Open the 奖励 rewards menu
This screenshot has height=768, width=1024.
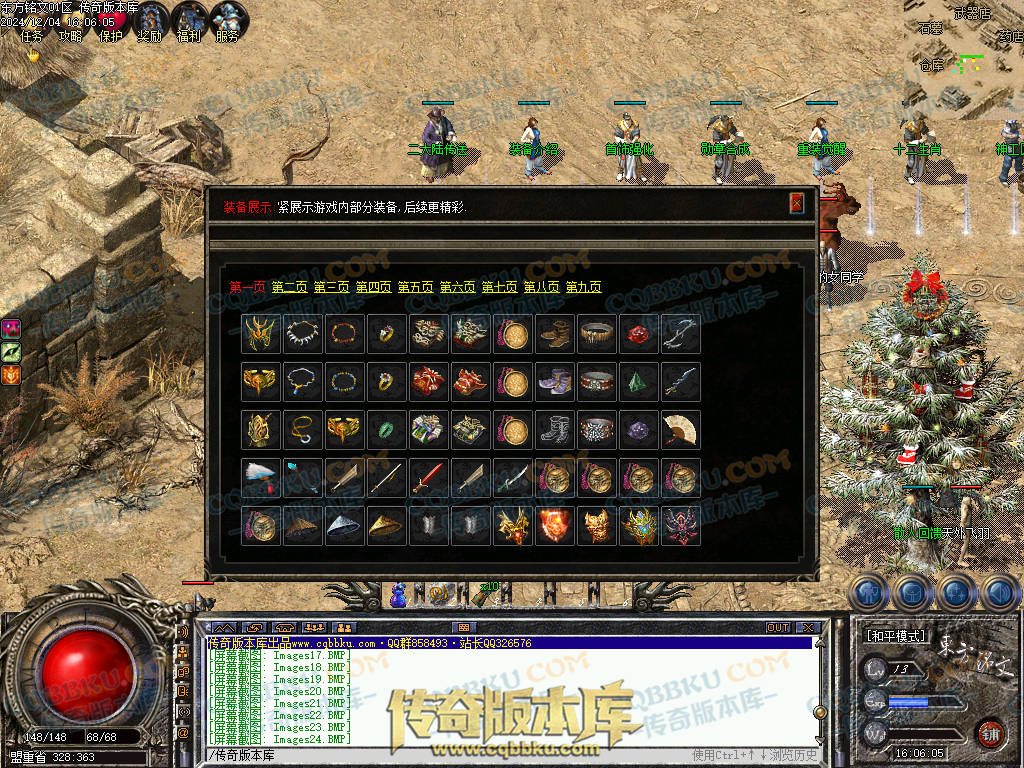pos(151,22)
